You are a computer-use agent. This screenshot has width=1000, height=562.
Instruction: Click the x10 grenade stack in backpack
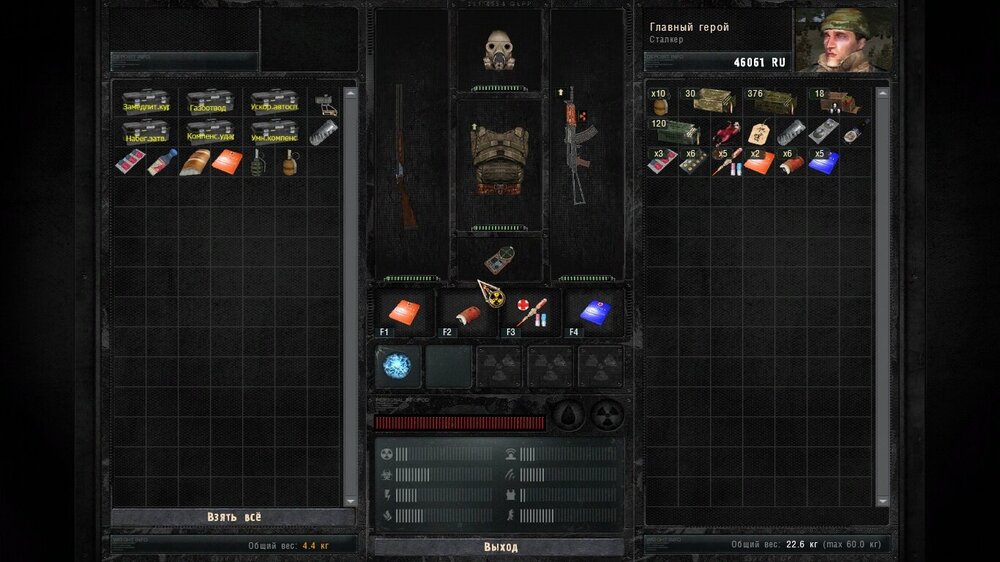pos(661,102)
